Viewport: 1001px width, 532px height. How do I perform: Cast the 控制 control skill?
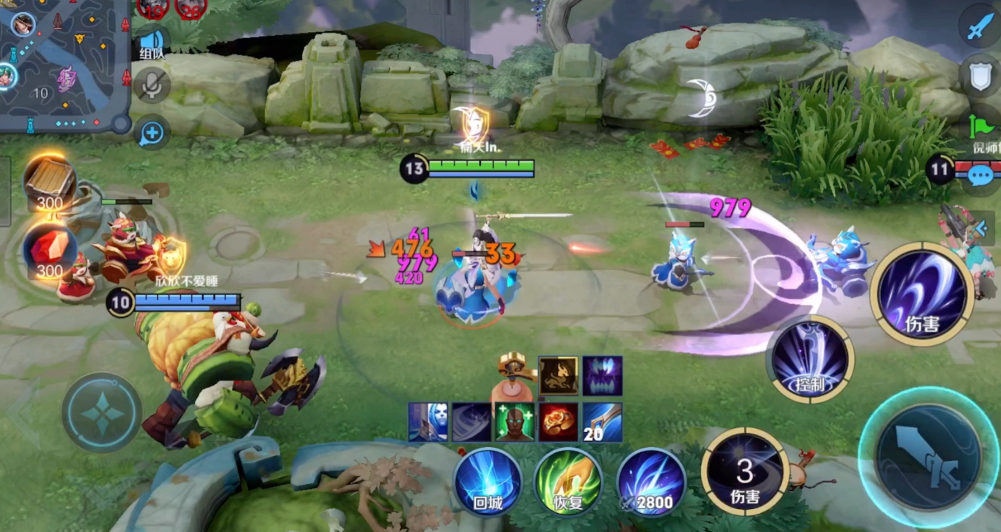pyautogui.click(x=810, y=358)
